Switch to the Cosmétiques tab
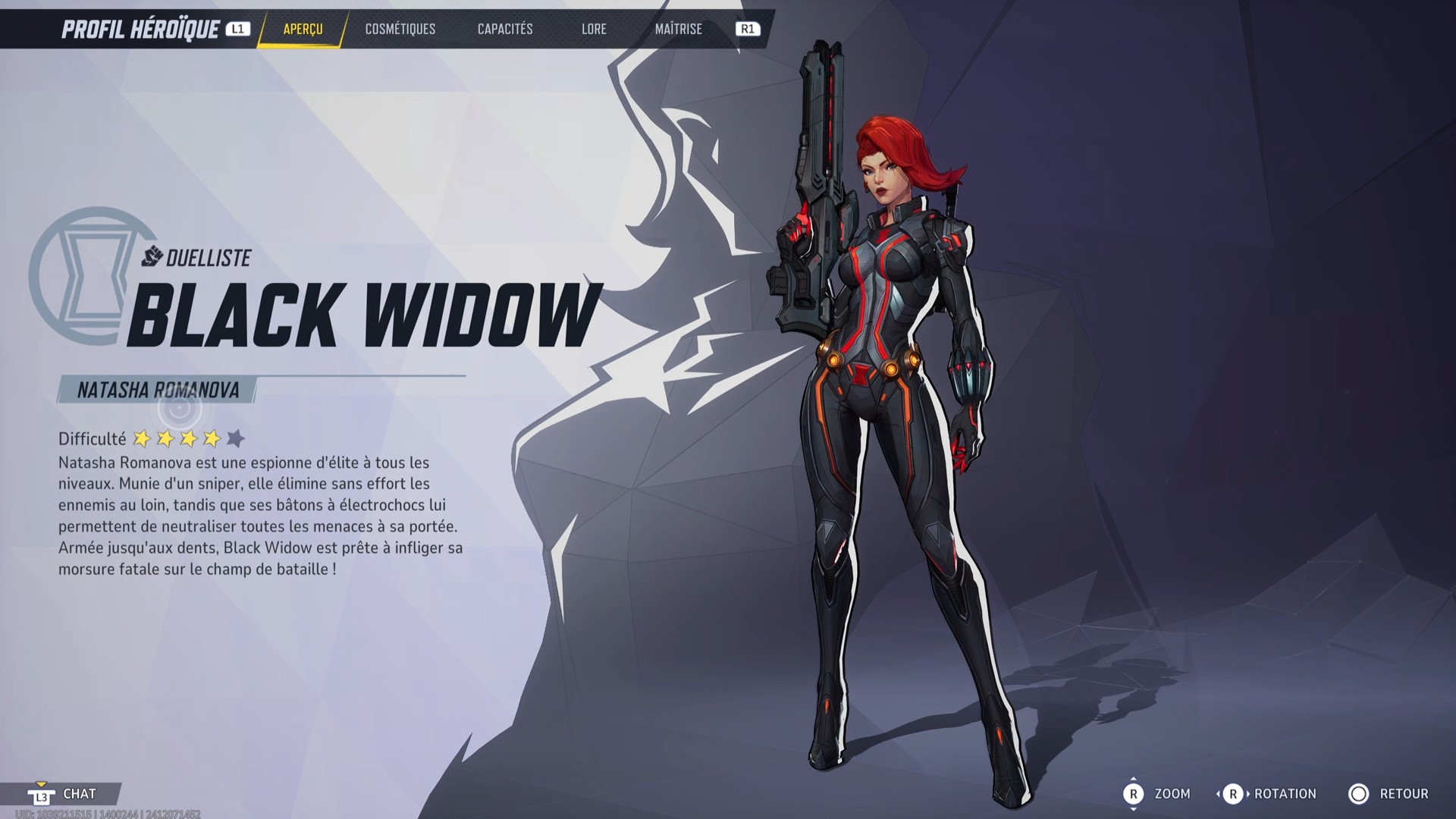The width and height of the screenshot is (1456, 819). coord(400,30)
